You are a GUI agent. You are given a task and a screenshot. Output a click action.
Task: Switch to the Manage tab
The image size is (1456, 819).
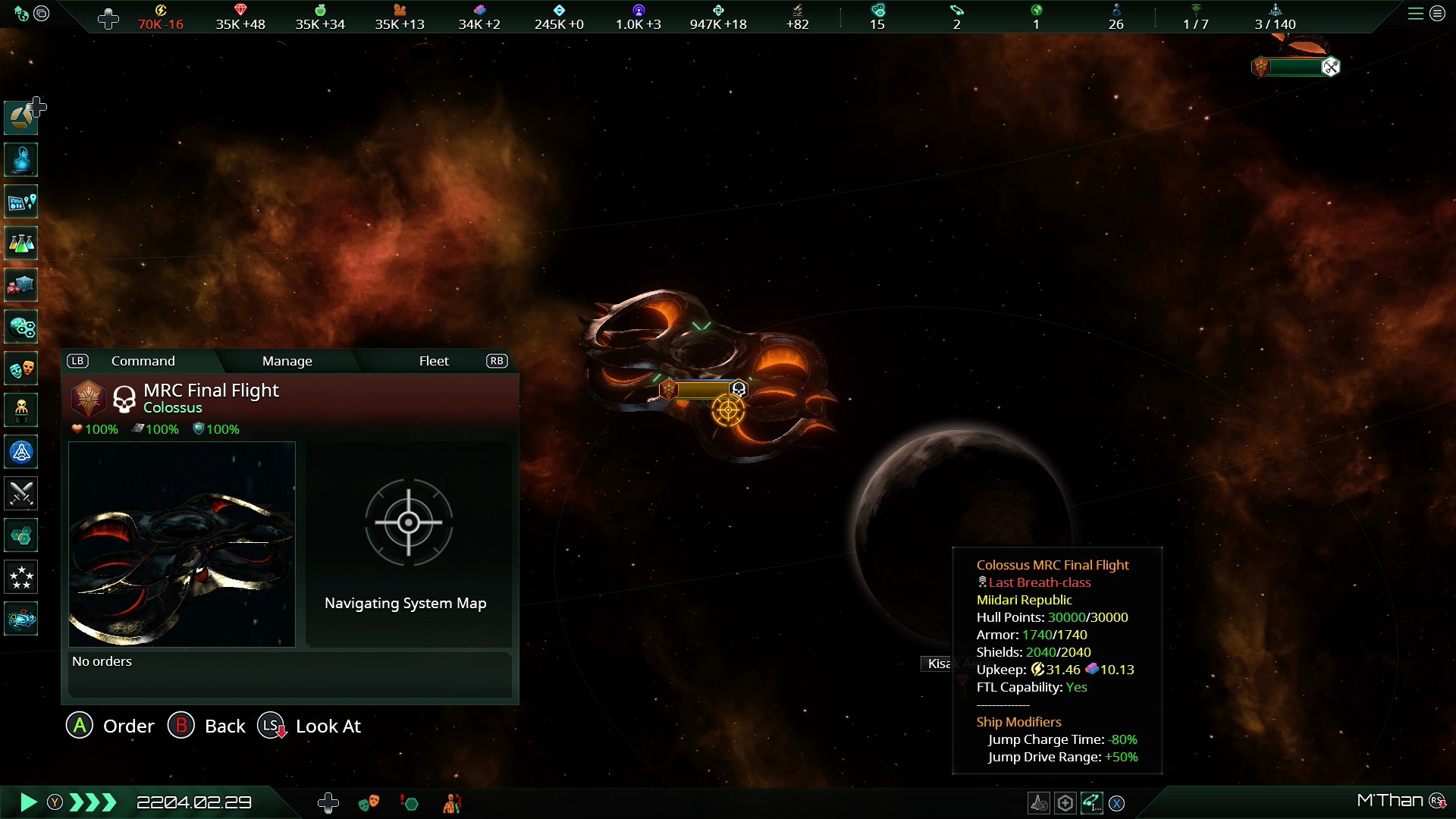[287, 361]
